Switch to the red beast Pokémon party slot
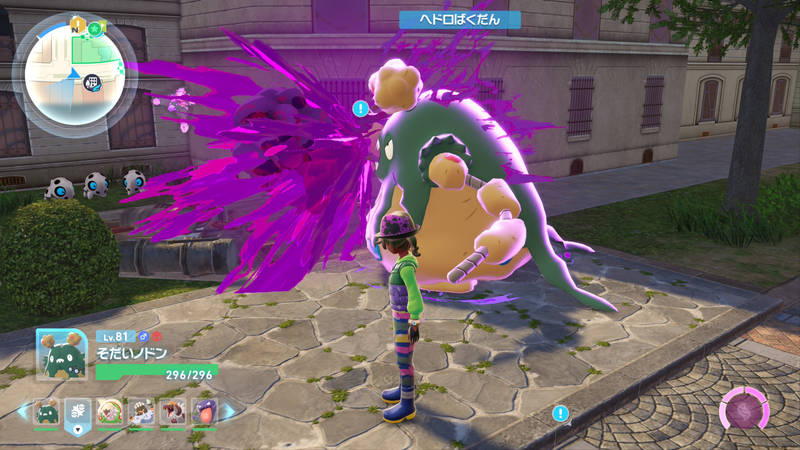Viewport: 800px width, 450px height. point(172,411)
